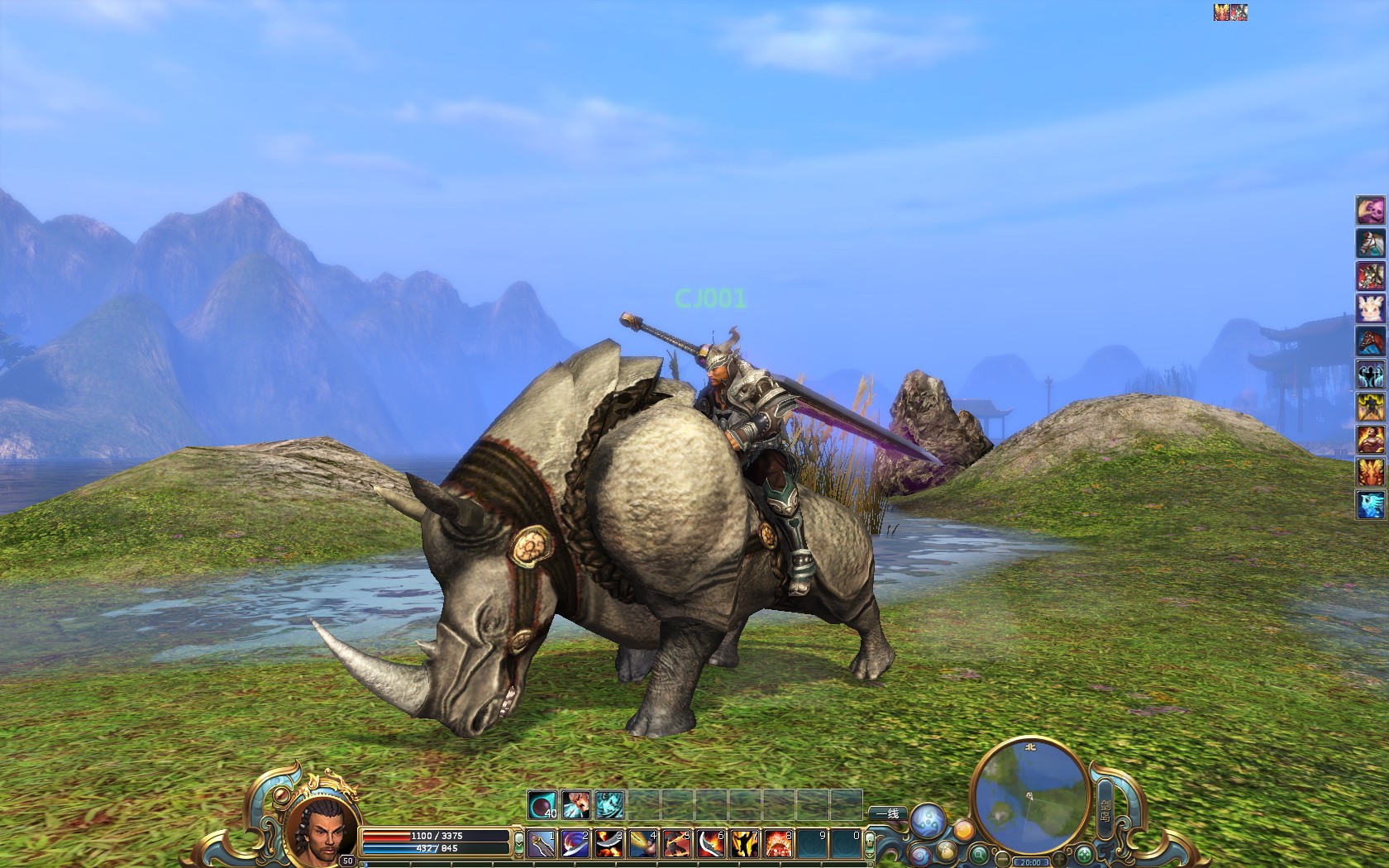Use the fiery explosion dome skill in slot 8

point(779,844)
